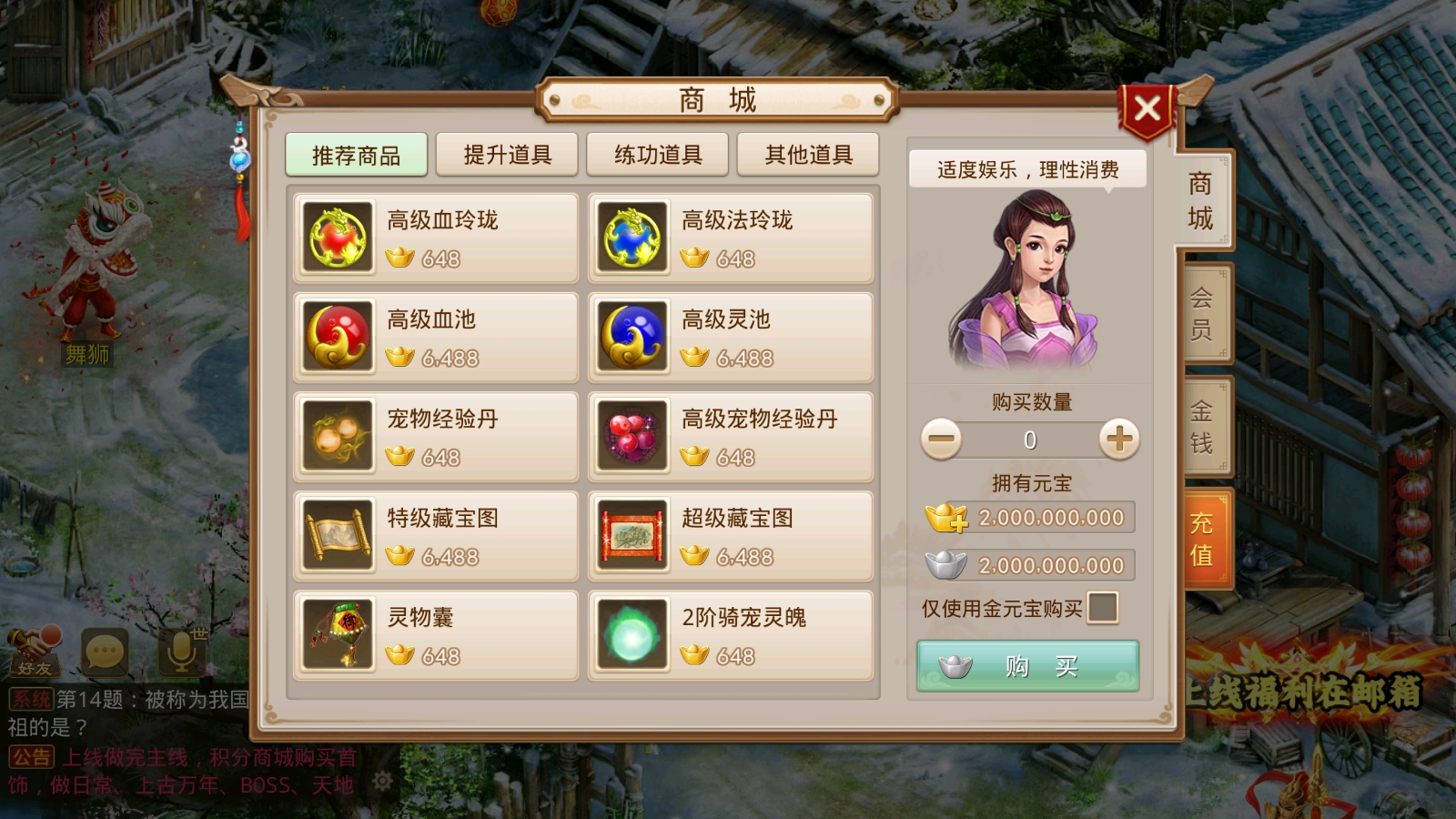Select the 高级法玲珑 item icon

632,238
